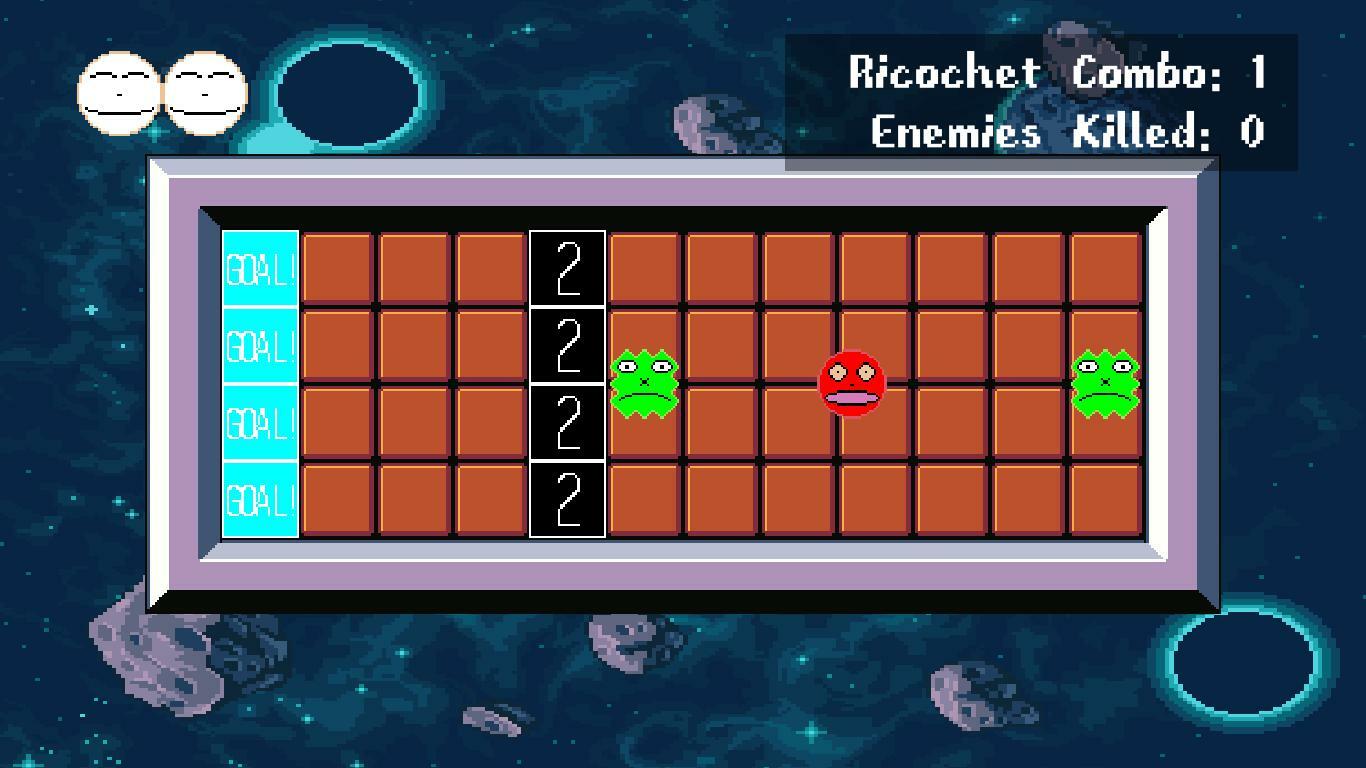This screenshot has height=768, width=1366.
Task: Click the third GOAL! tile from the top
Action: pyautogui.click(x=259, y=420)
